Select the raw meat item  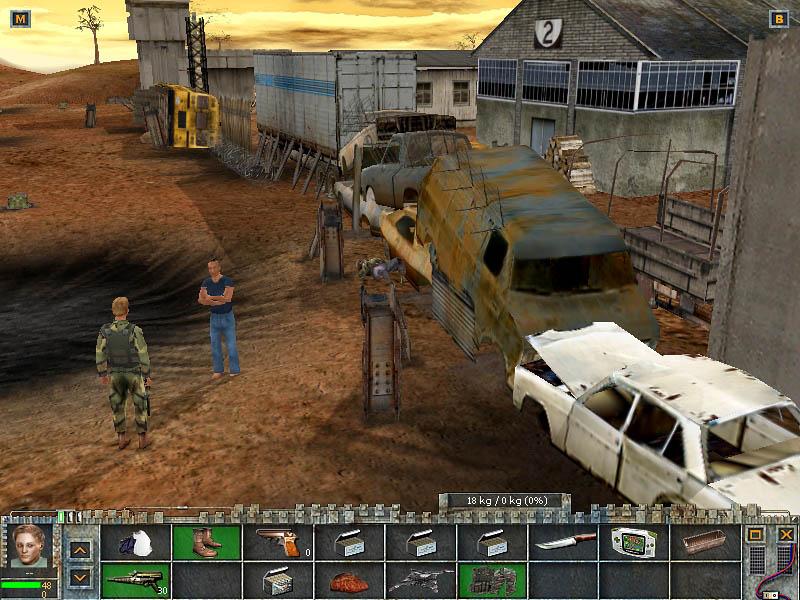[x=349, y=580]
